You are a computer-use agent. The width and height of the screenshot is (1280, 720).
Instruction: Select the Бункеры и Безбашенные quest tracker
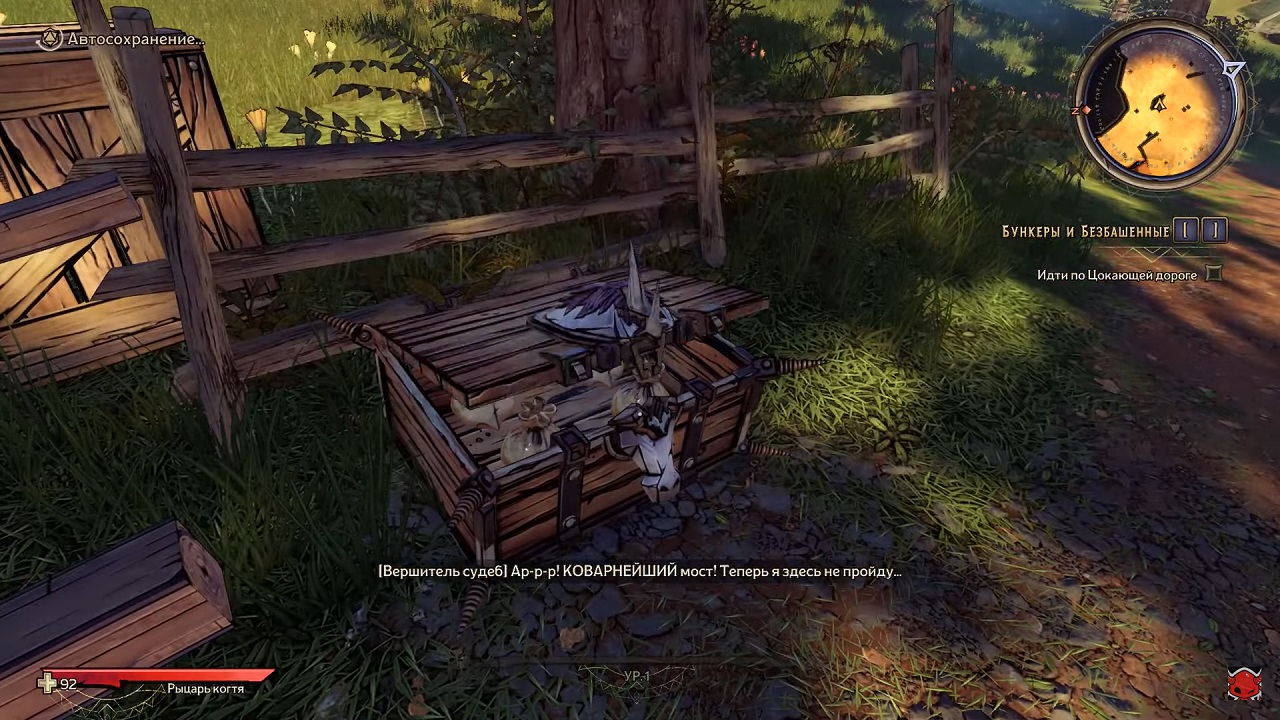click(x=1086, y=231)
